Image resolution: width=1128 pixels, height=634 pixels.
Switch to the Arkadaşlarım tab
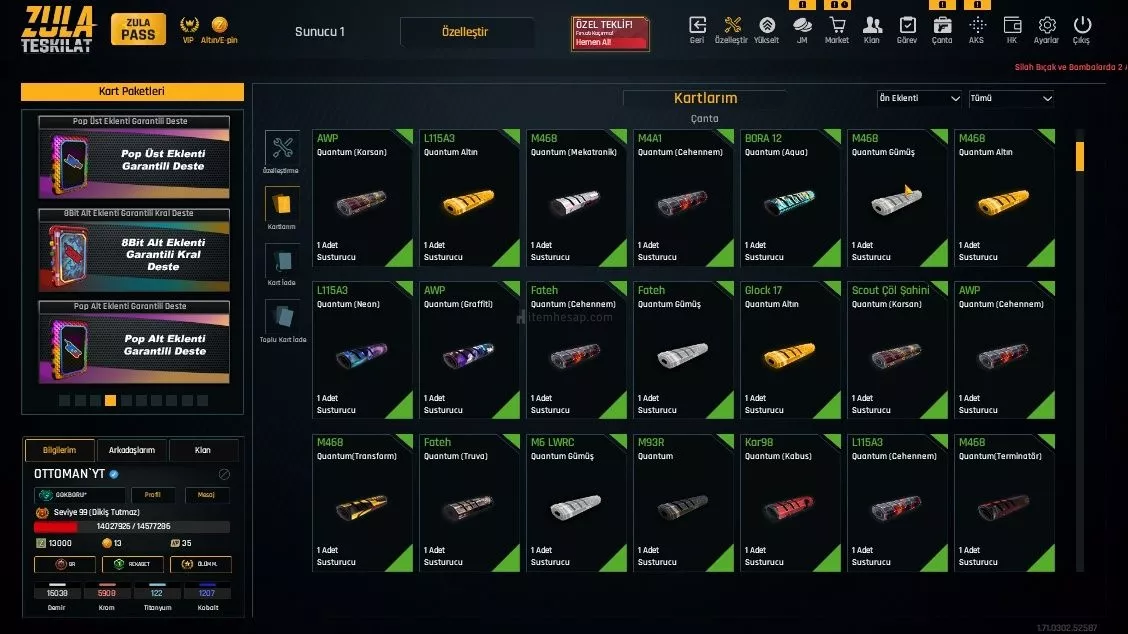pyautogui.click(x=131, y=450)
